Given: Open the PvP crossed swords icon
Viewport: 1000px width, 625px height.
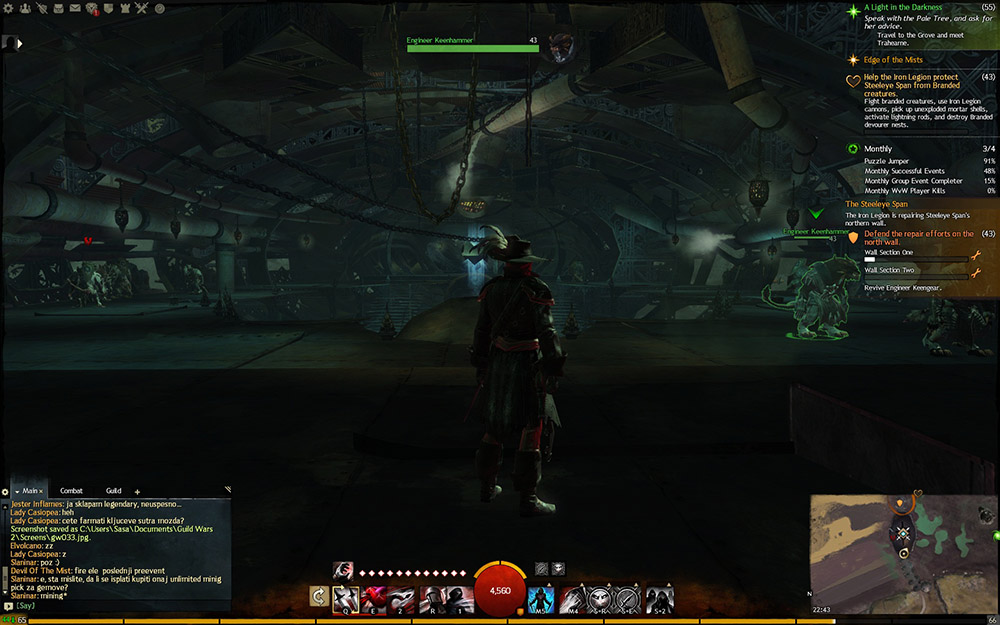Looking at the screenshot, I should [x=142, y=9].
